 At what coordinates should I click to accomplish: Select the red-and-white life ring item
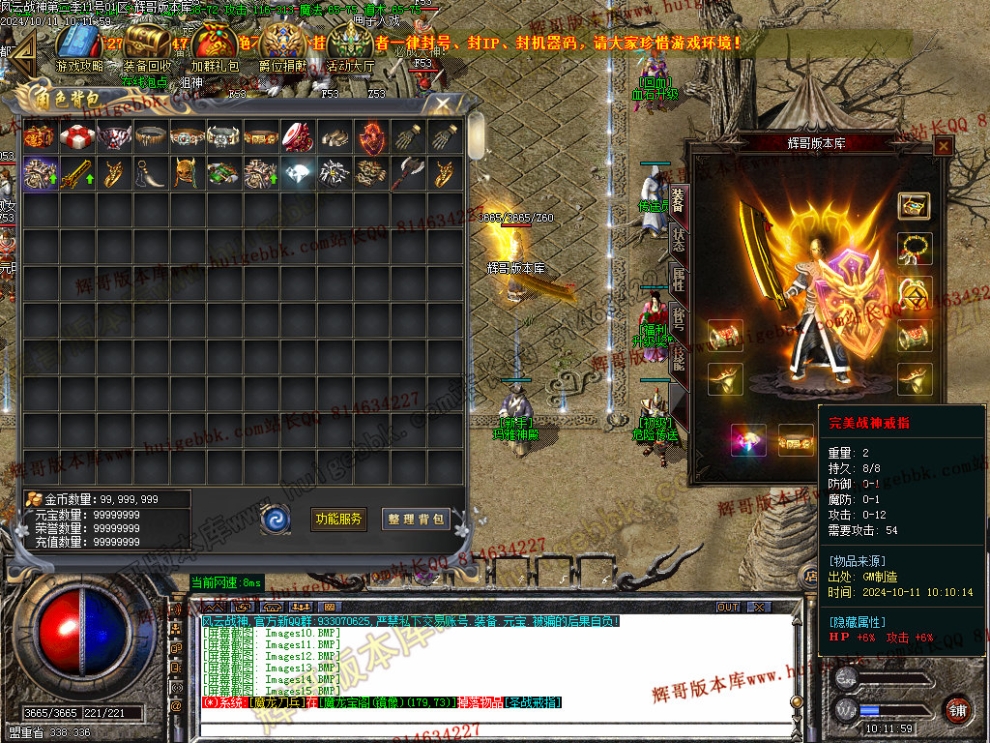pyautogui.click(x=77, y=137)
